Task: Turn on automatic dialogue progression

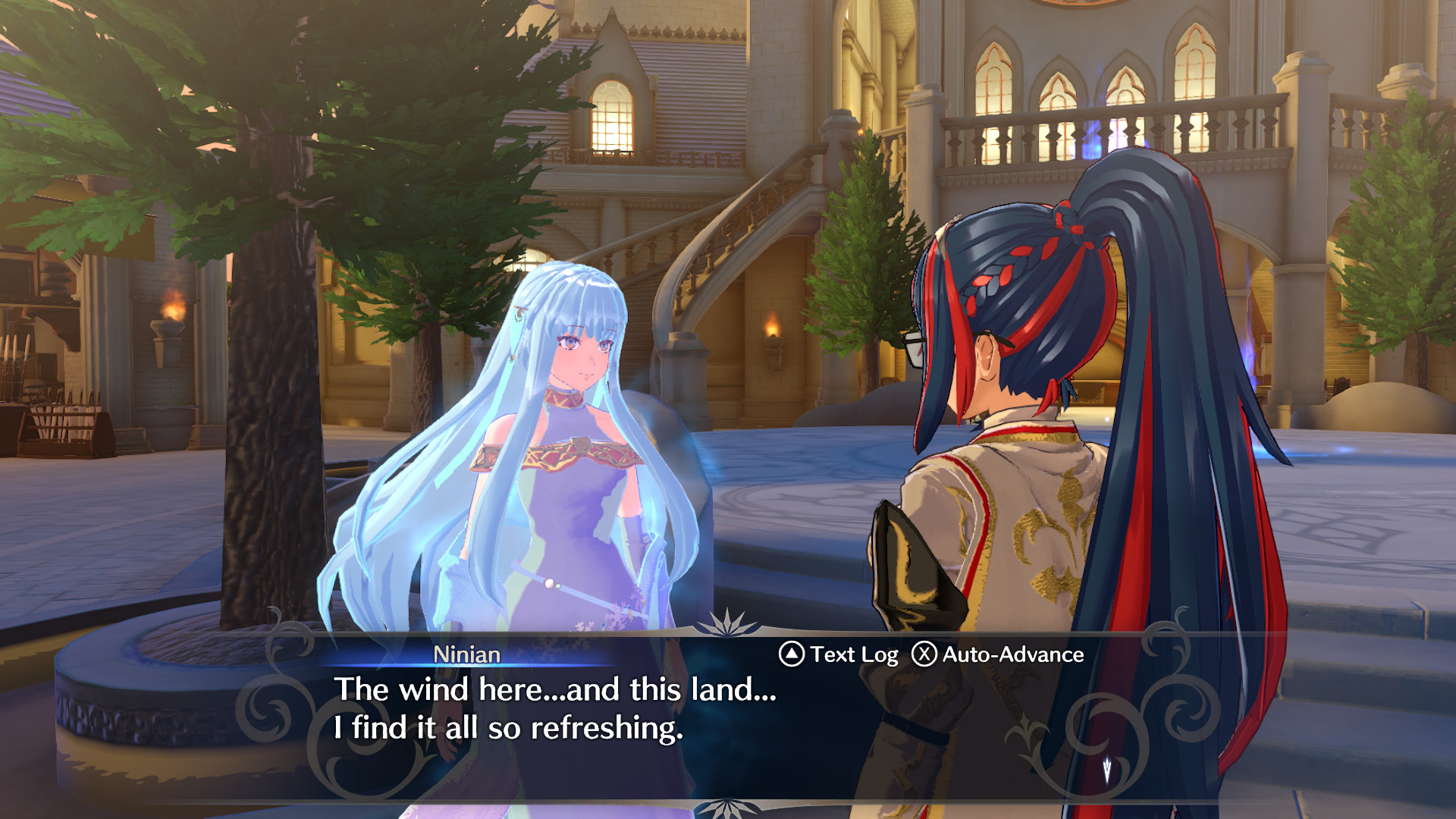Action: click(1012, 654)
